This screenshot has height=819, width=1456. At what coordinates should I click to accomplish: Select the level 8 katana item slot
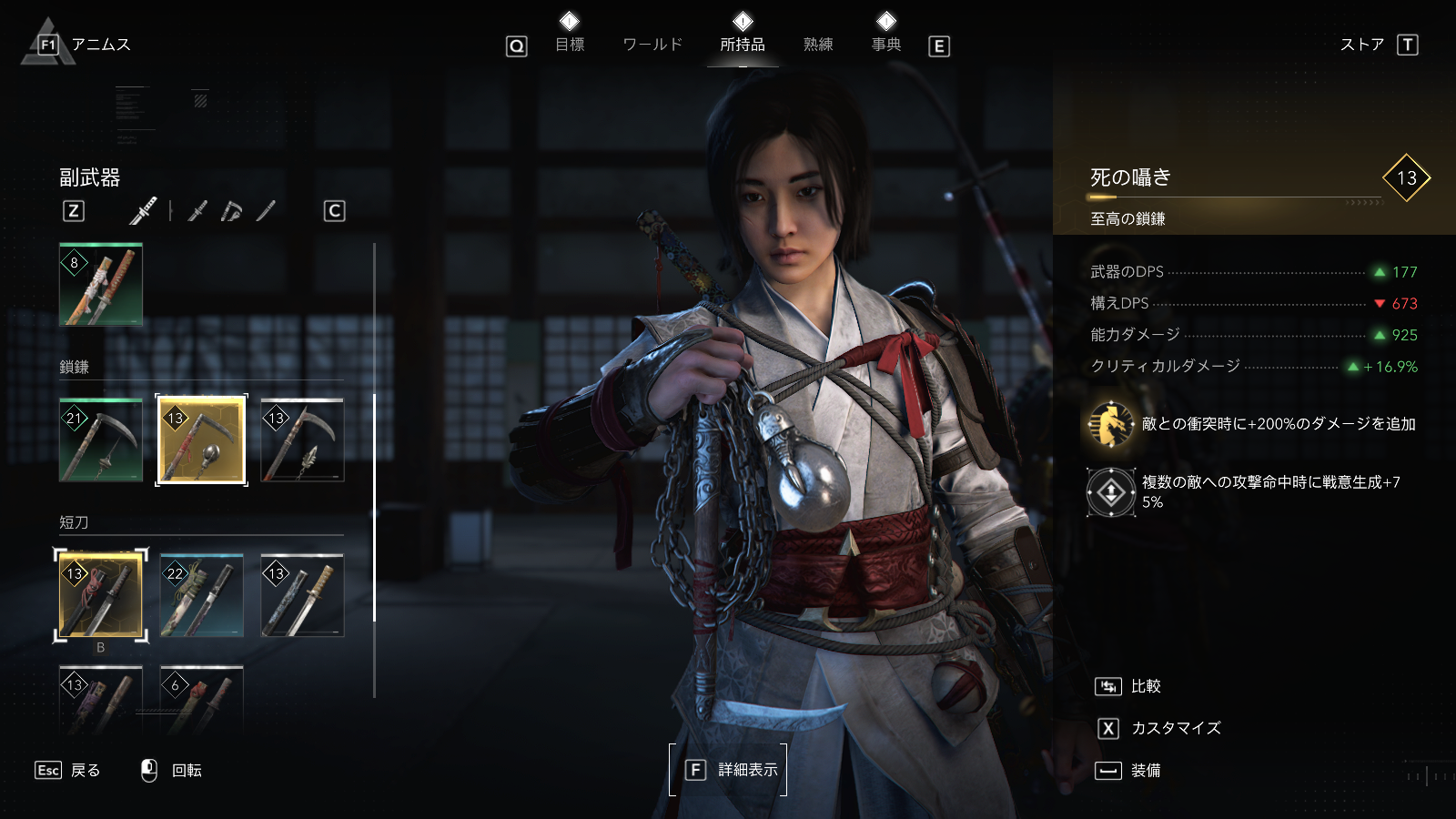coord(101,285)
